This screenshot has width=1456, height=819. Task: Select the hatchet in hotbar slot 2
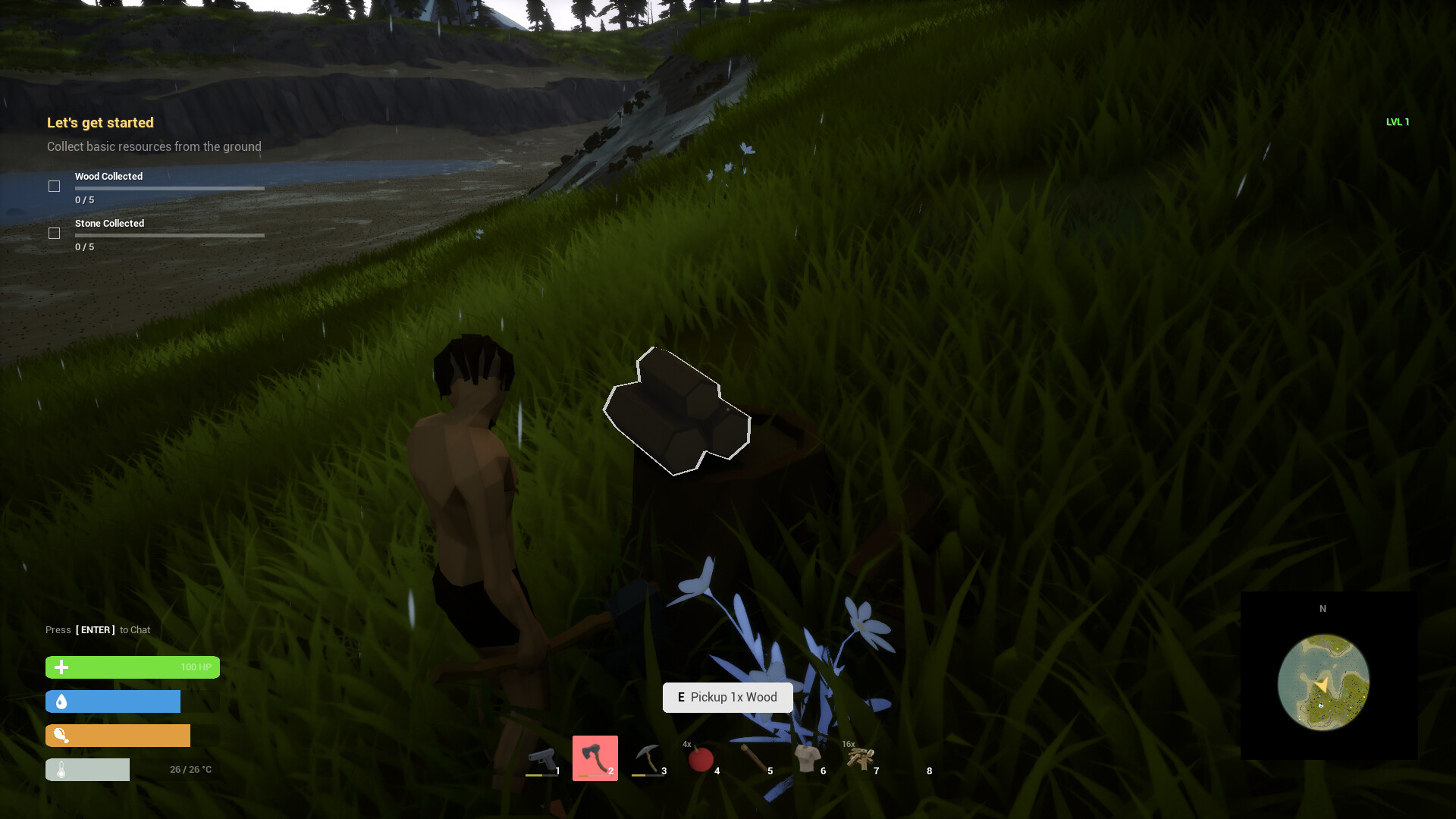[x=595, y=757]
